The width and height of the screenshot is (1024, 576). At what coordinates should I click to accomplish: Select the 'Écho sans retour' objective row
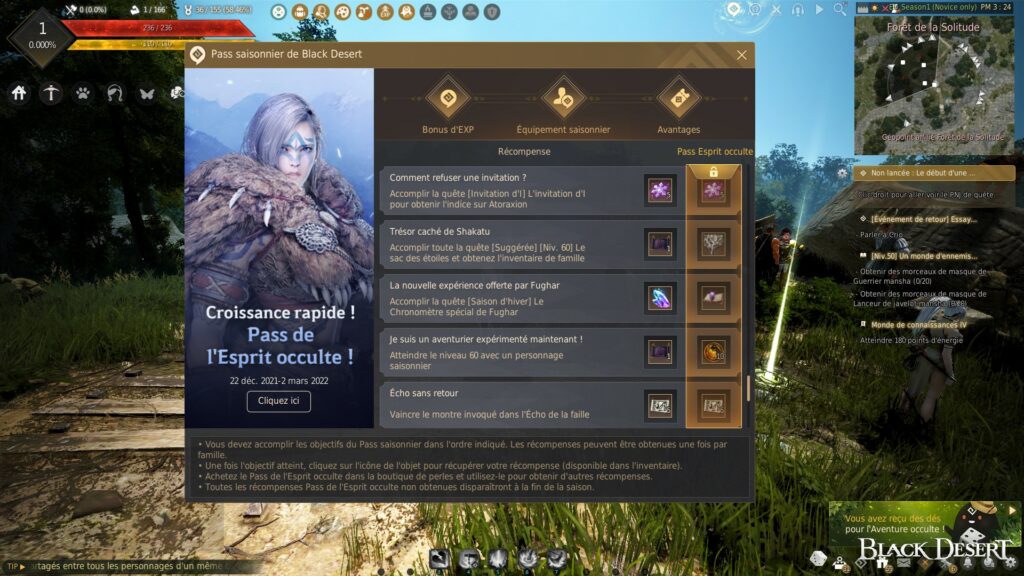pyautogui.click(x=510, y=405)
